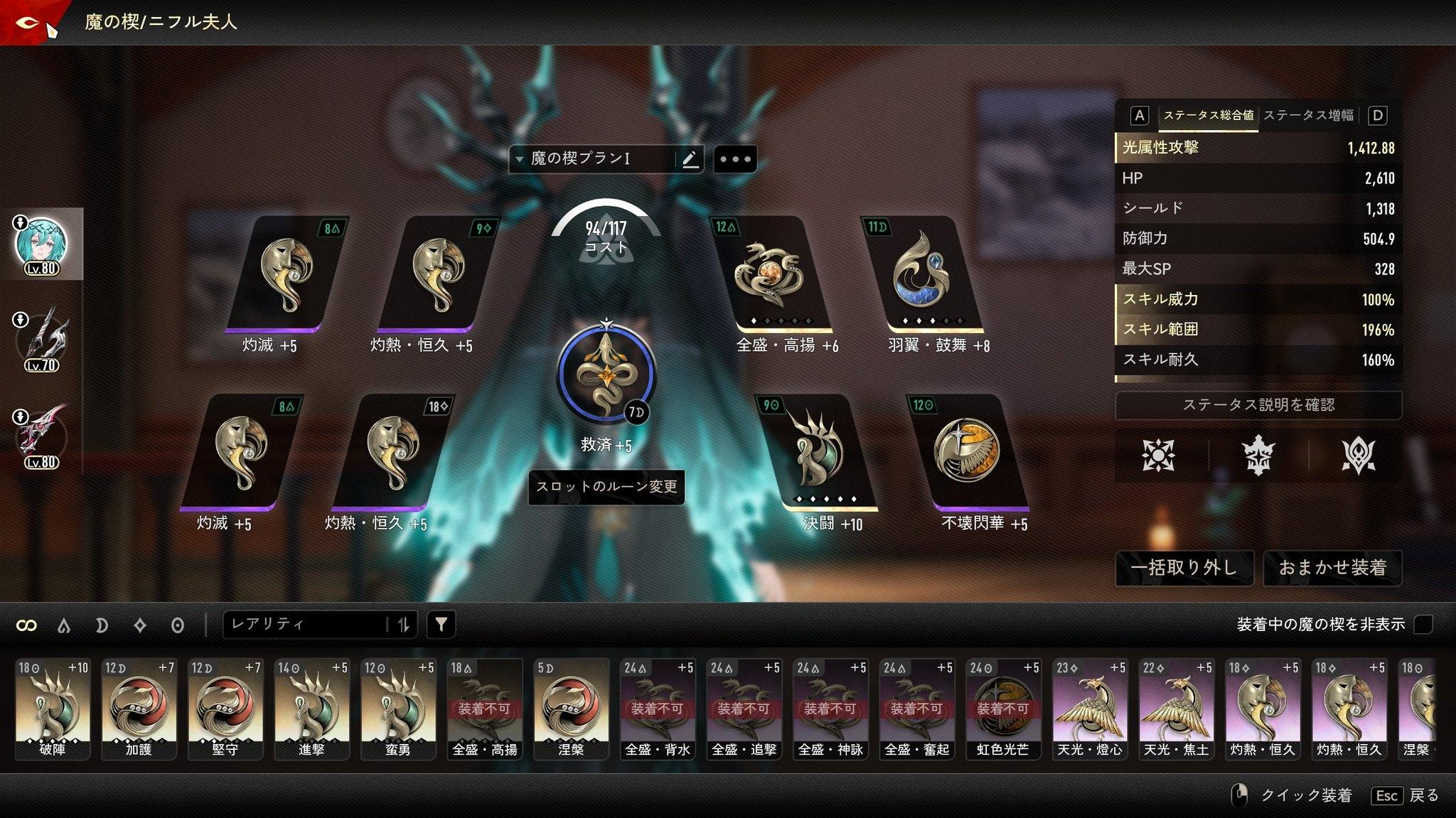The height and width of the screenshot is (818, 1456).
Task: Select the equipped 決闘 +10 wedge
Action: point(816,453)
